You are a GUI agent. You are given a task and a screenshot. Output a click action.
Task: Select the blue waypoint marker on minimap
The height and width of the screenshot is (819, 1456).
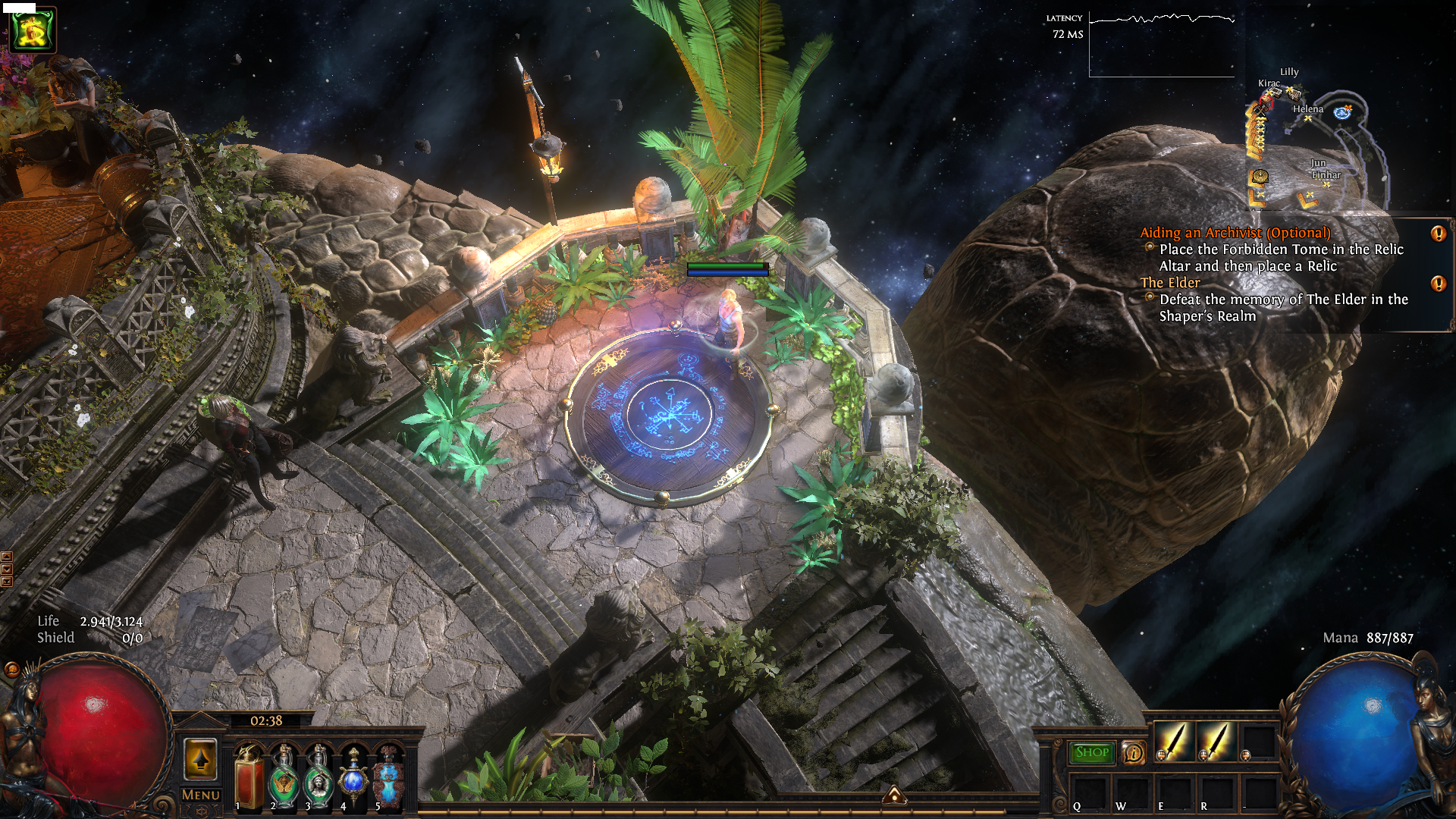click(x=1342, y=113)
